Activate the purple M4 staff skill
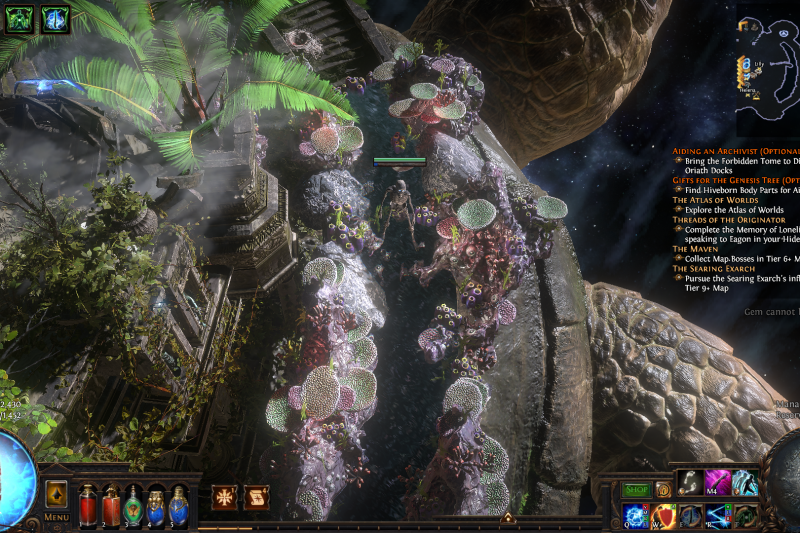This screenshot has width=800, height=533. pos(718,483)
